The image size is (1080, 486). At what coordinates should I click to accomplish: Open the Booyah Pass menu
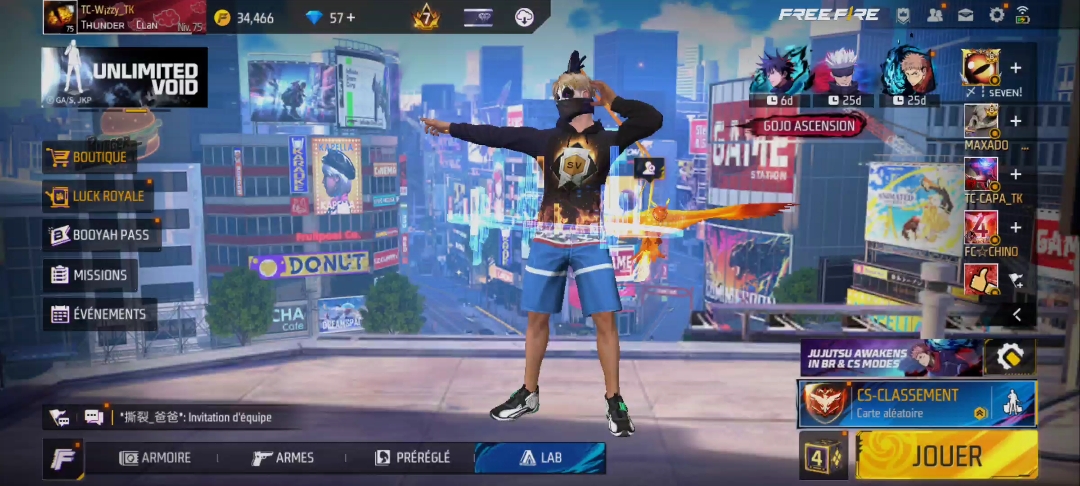101,235
